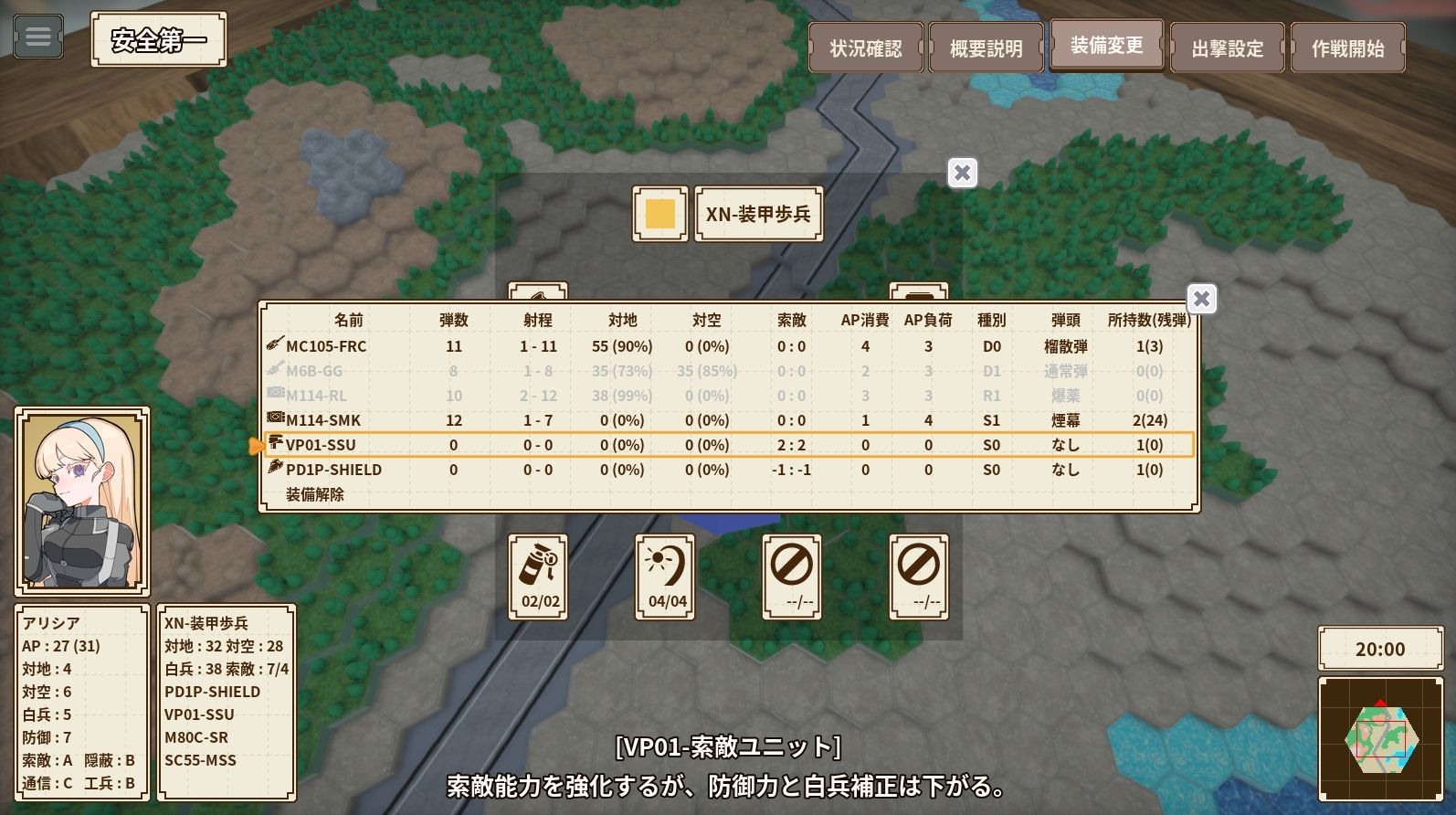
Task: Open the 出撃設定 tab
Action: (1227, 47)
